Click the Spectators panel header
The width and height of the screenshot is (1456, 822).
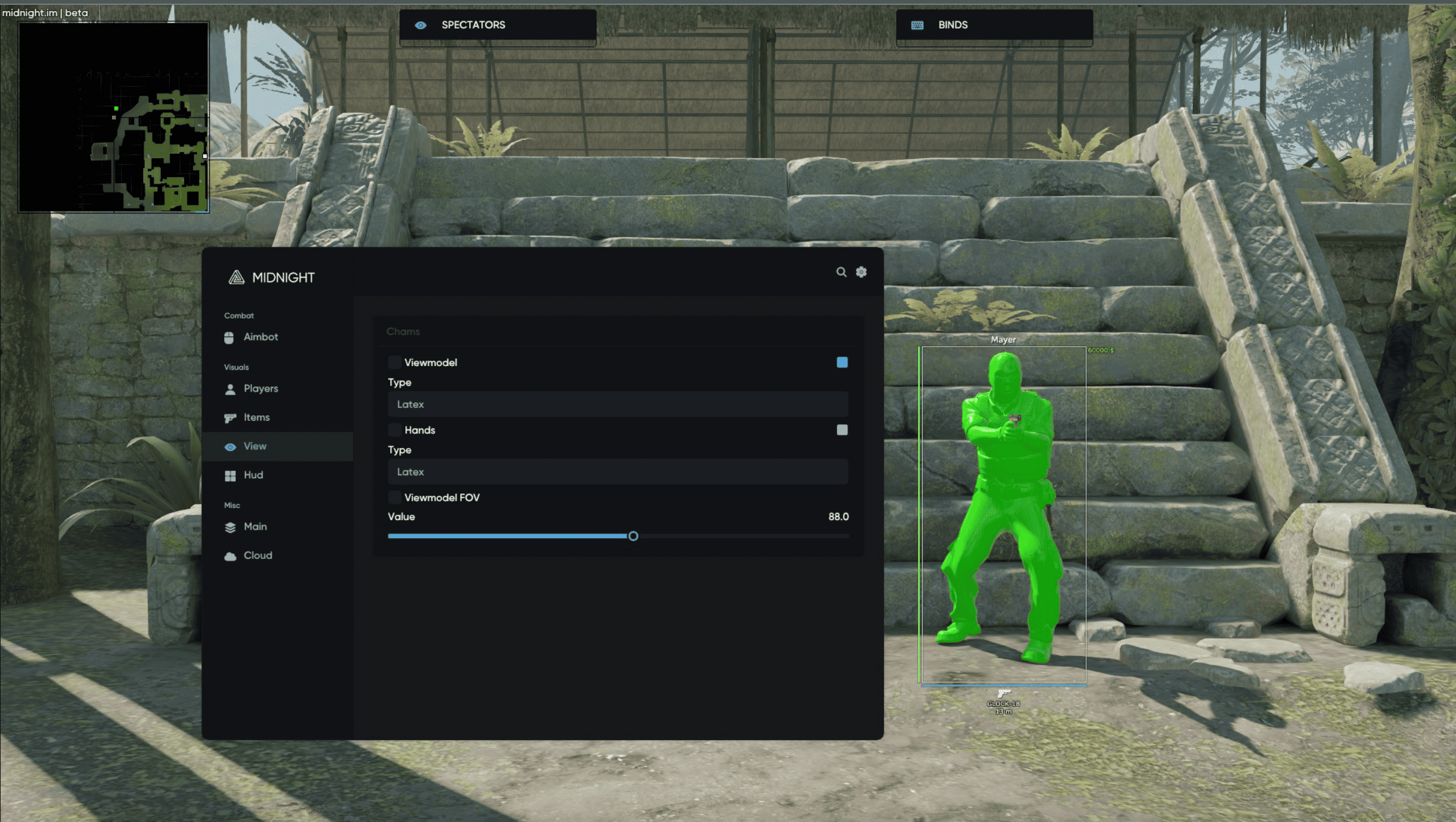point(497,25)
